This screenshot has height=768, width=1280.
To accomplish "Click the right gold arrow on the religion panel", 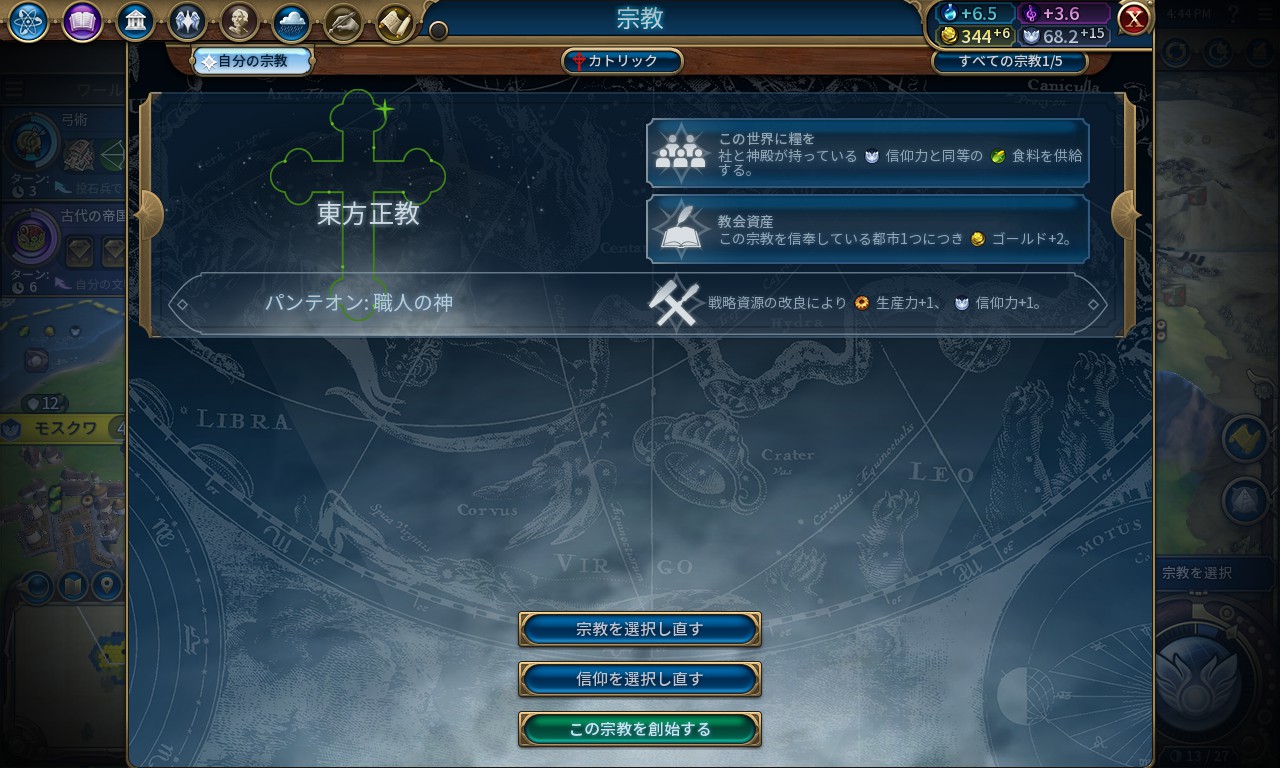I will [1125, 213].
